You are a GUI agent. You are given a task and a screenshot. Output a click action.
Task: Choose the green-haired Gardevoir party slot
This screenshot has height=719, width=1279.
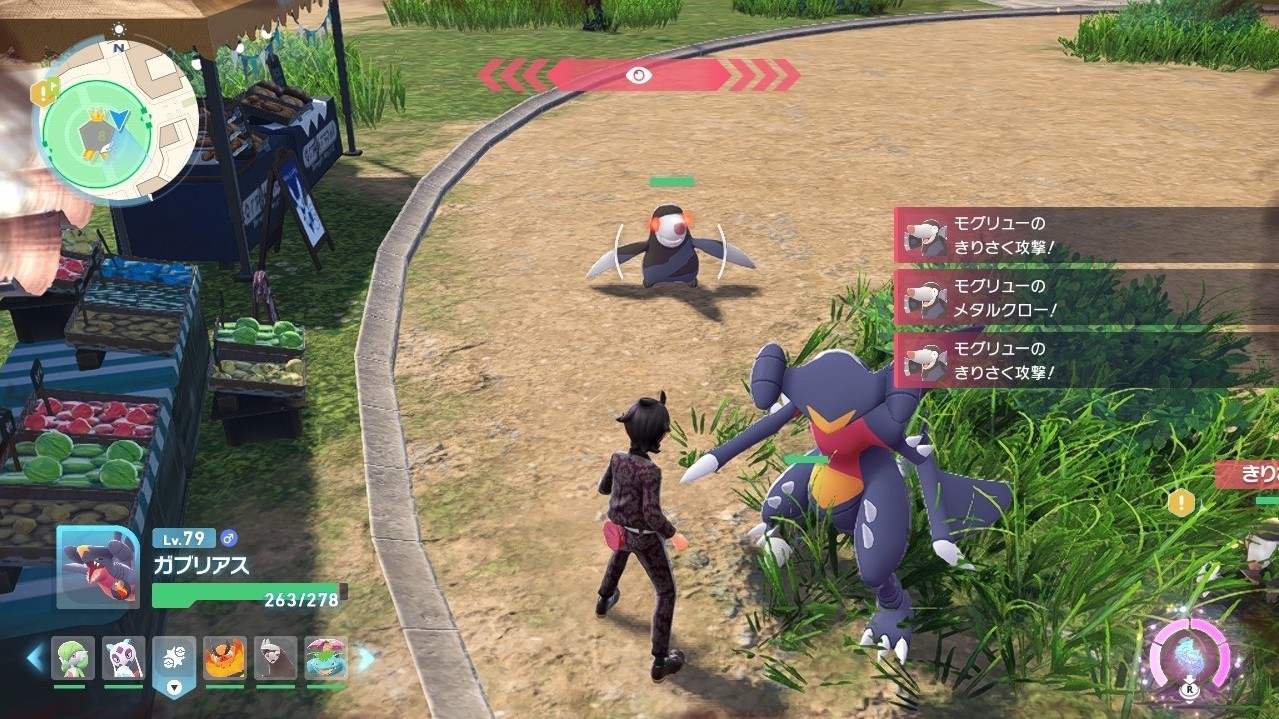click(73, 658)
